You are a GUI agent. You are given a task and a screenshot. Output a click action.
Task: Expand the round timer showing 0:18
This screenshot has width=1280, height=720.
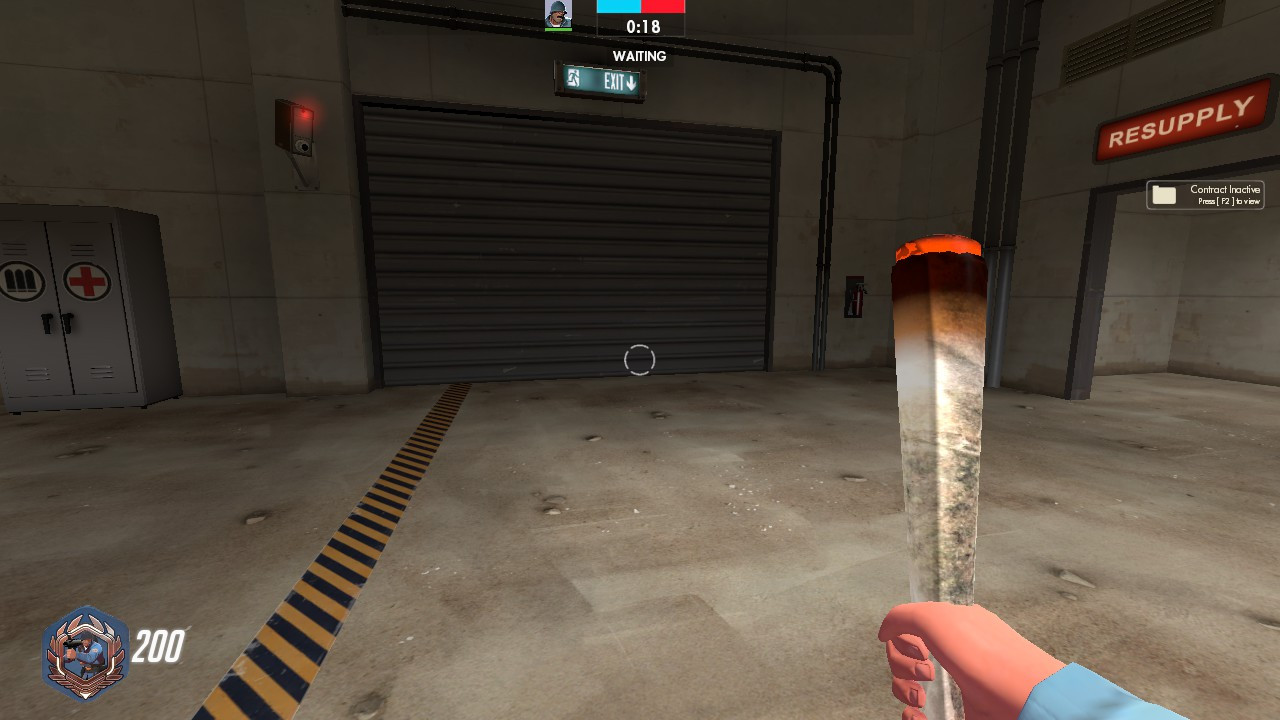(x=644, y=24)
